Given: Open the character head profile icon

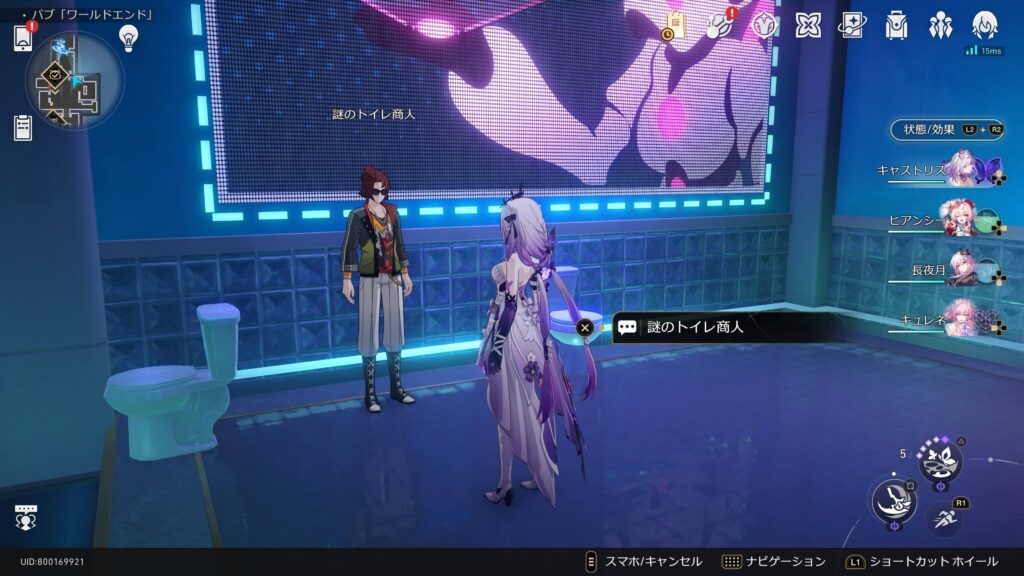Looking at the screenshot, I should [x=985, y=25].
